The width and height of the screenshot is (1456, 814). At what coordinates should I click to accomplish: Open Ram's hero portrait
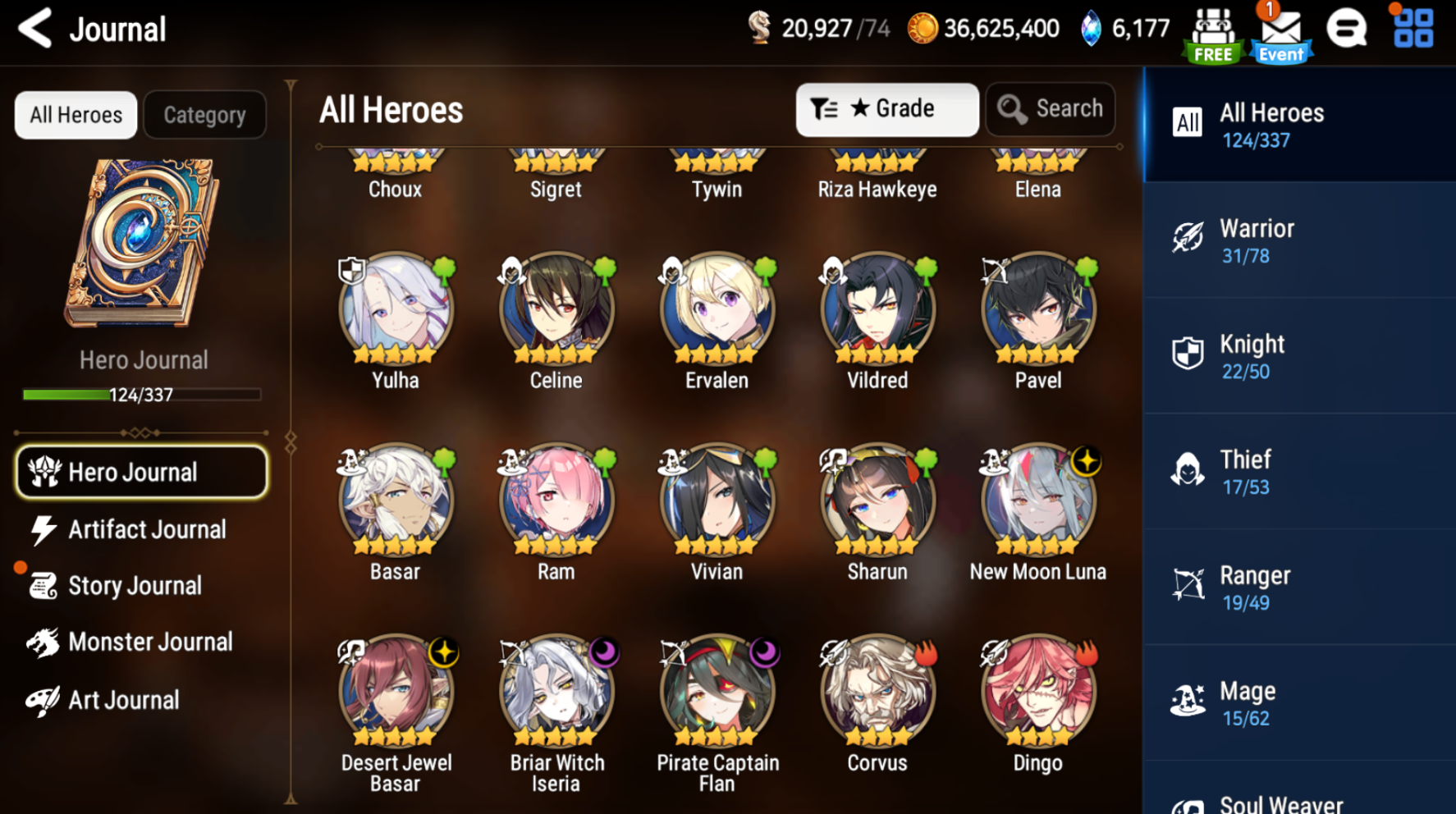555,499
